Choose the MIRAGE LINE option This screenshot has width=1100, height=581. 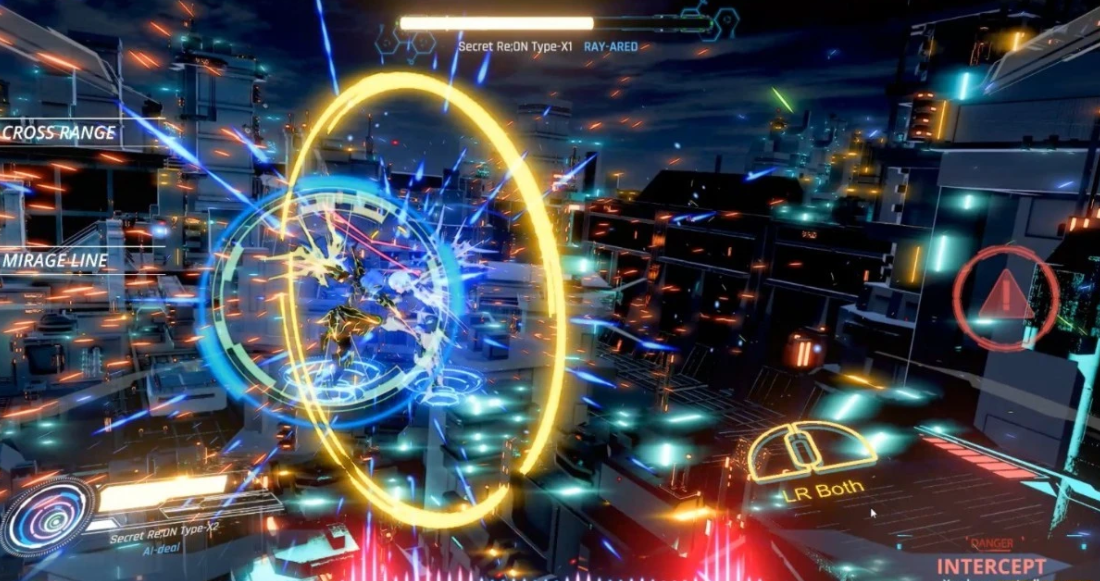coord(56,261)
